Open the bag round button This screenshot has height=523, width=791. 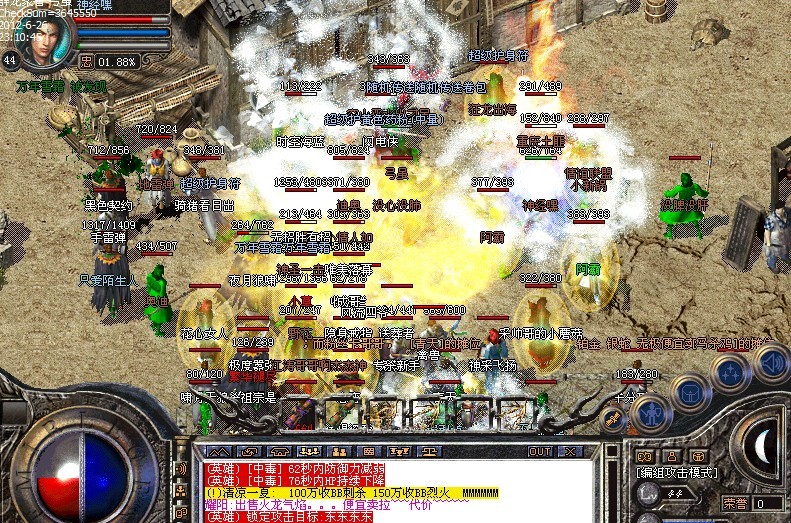coord(690,390)
